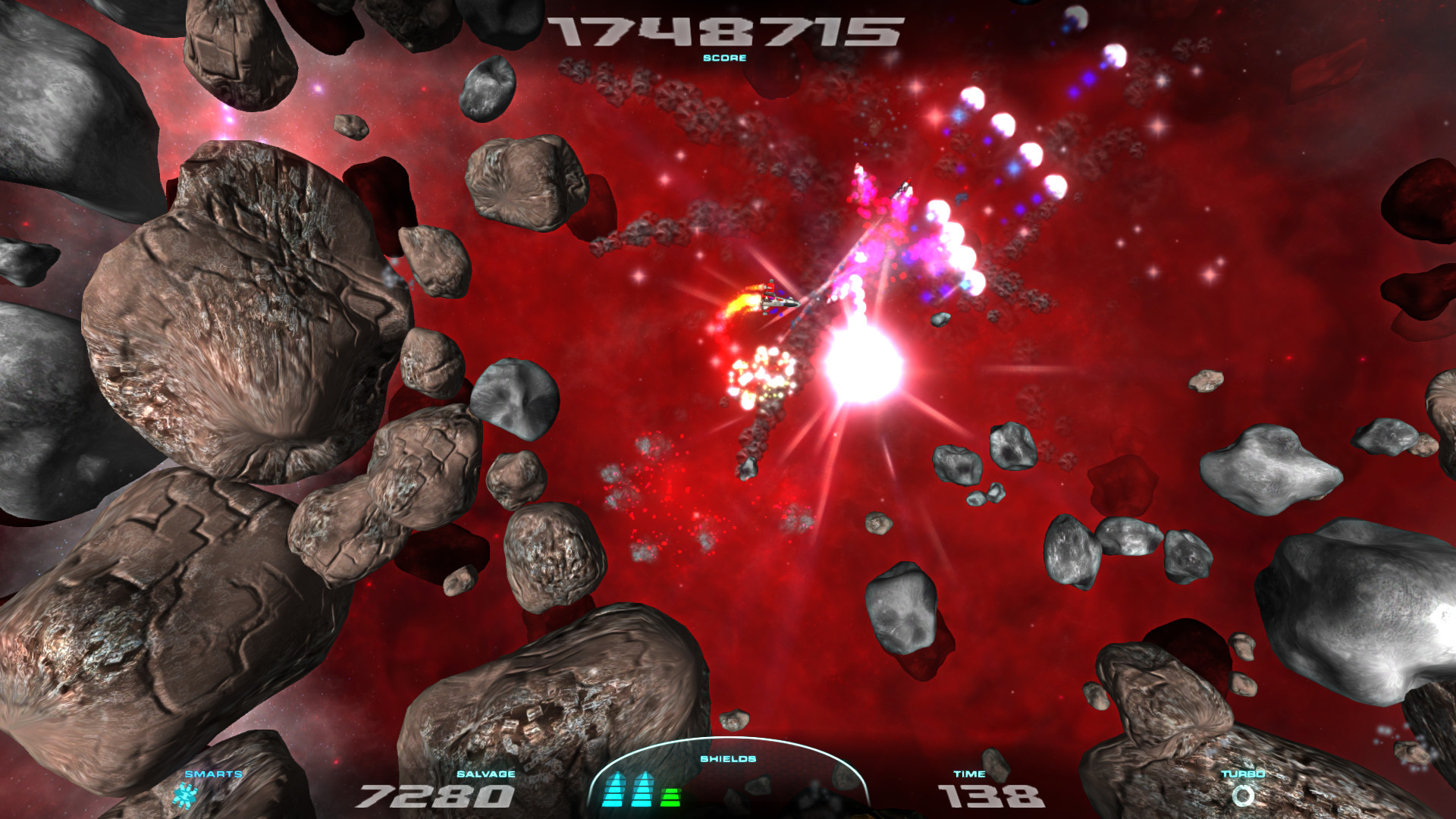This screenshot has width=1456, height=819.
Task: Click the Time label in the HUD
Action: (x=969, y=774)
